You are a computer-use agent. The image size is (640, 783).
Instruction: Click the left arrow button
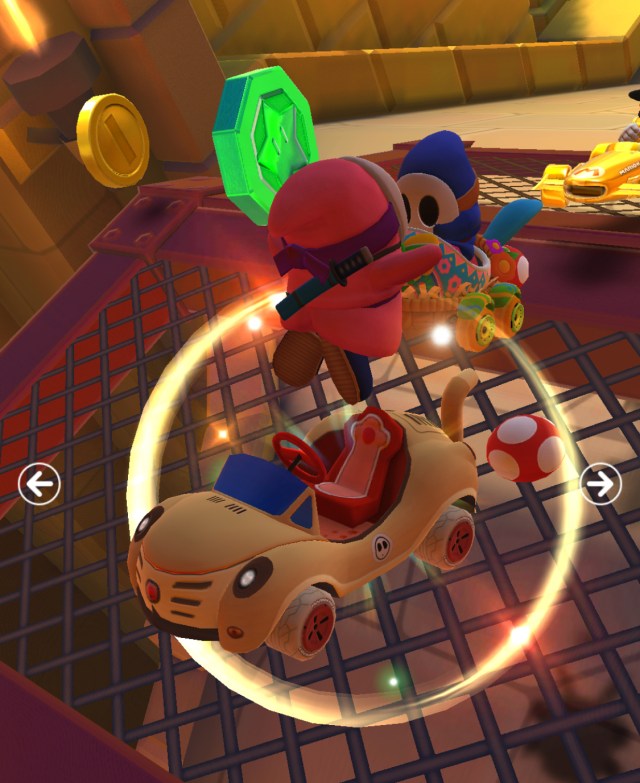pos(39,485)
